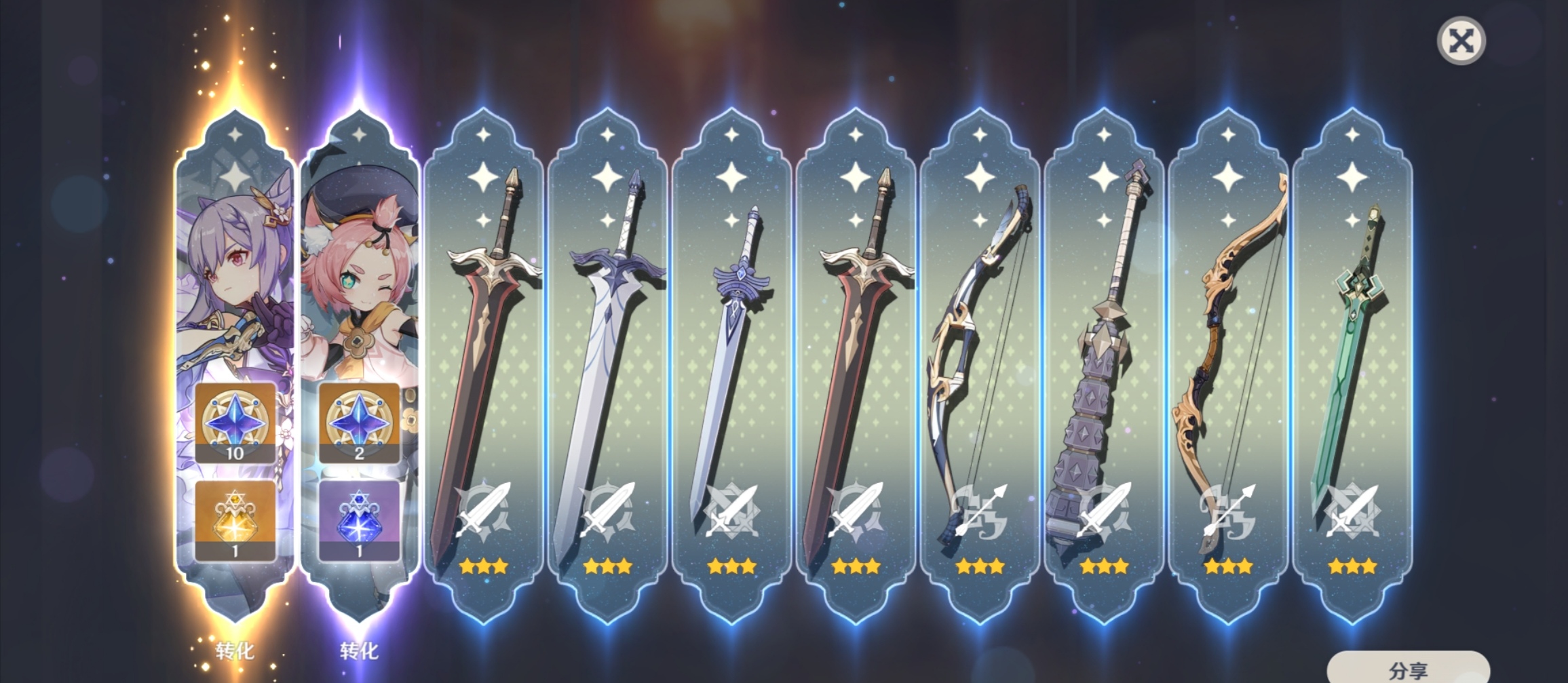Tap the purple Stella Fortuna icon

coord(359,520)
